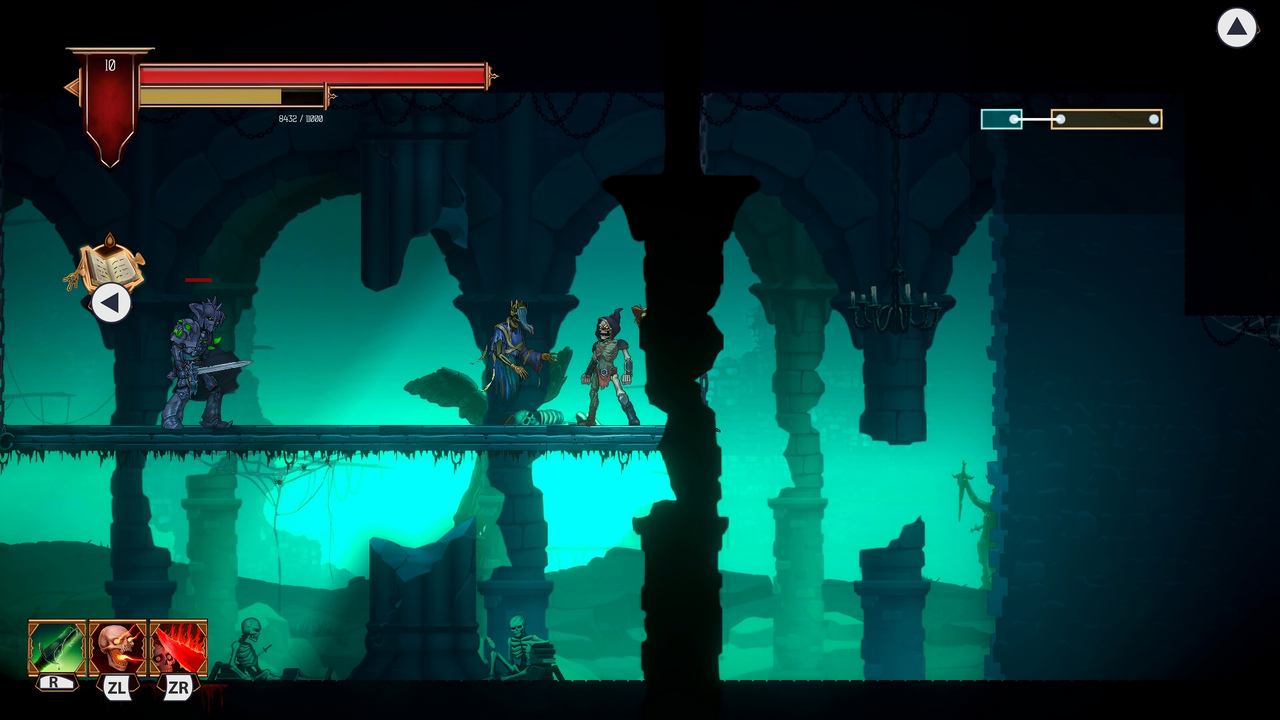Click the gold experience bar
1280x720 pixels.
click(235, 95)
